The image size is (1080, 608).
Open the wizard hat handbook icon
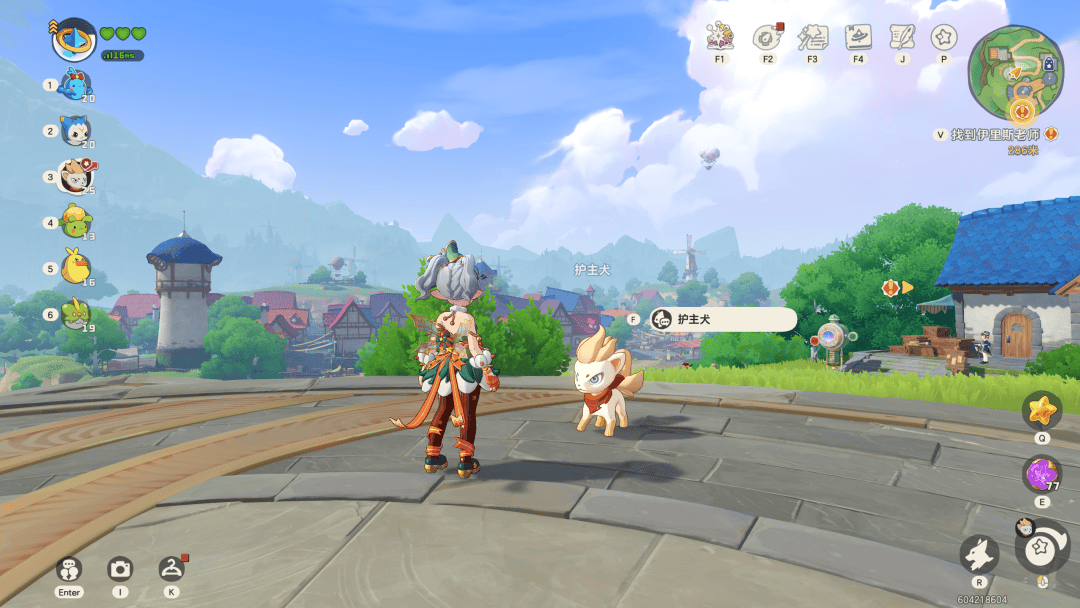[x=858, y=38]
